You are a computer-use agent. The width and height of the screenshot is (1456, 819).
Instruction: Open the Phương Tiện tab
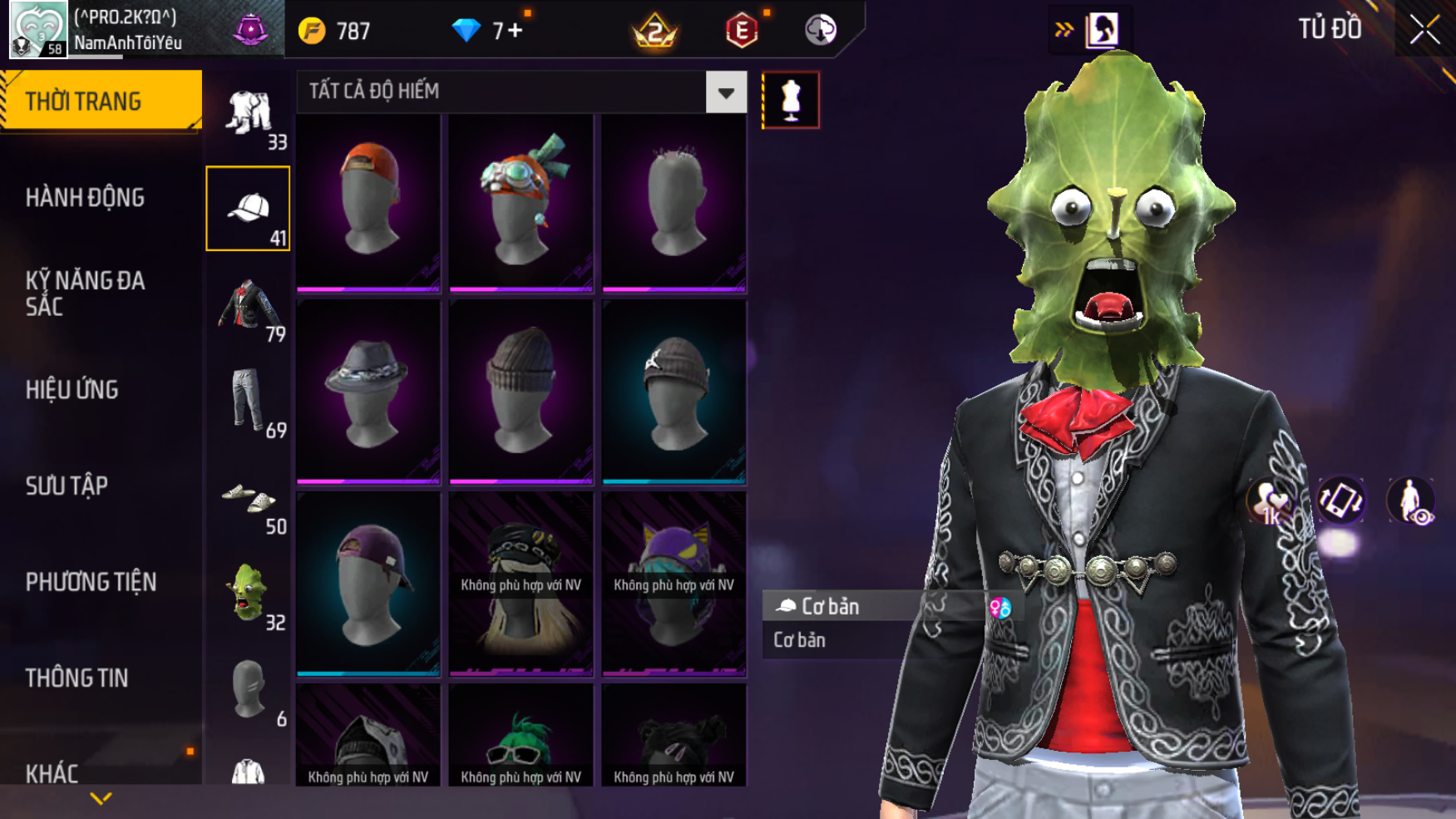click(x=91, y=582)
